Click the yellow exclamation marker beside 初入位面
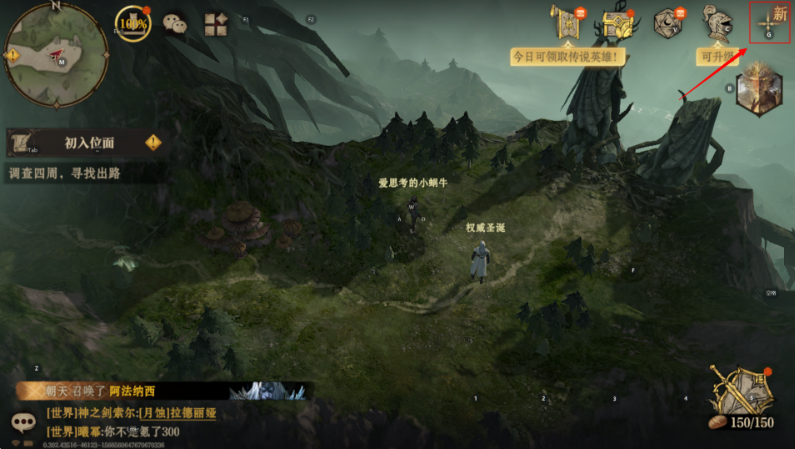The width and height of the screenshot is (795, 449). tap(153, 143)
